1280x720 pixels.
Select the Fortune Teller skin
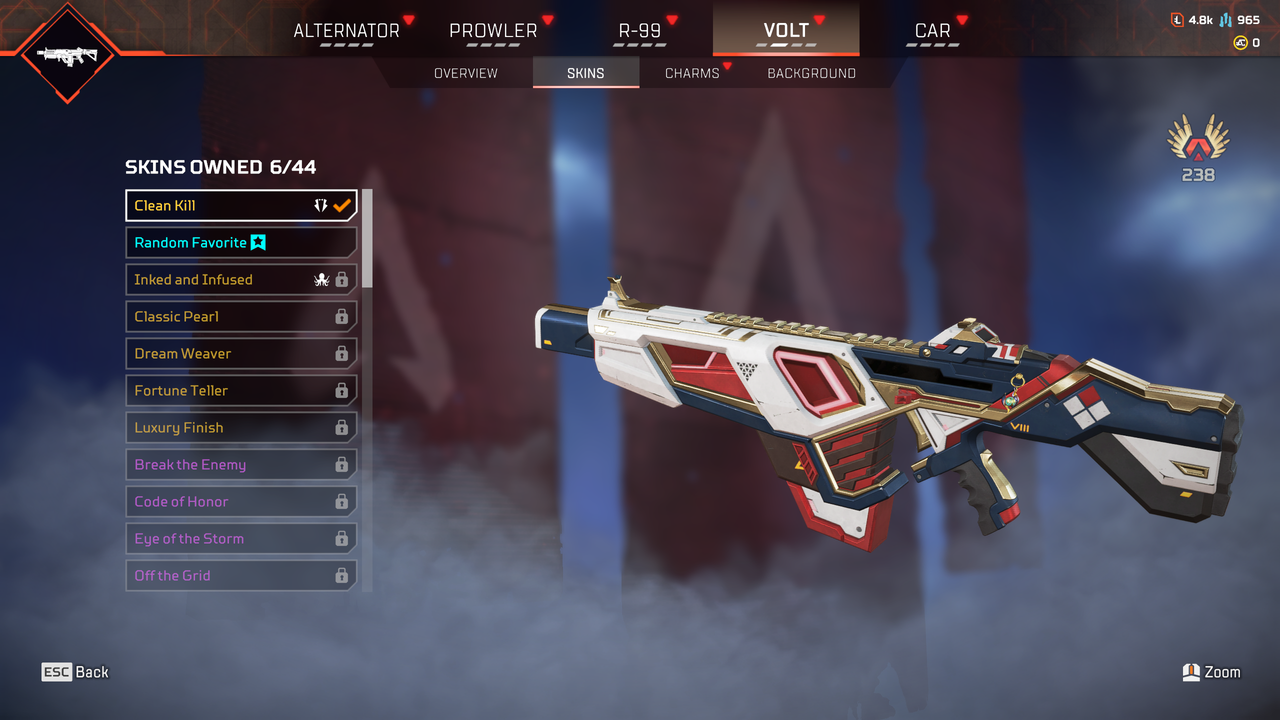click(x=240, y=390)
